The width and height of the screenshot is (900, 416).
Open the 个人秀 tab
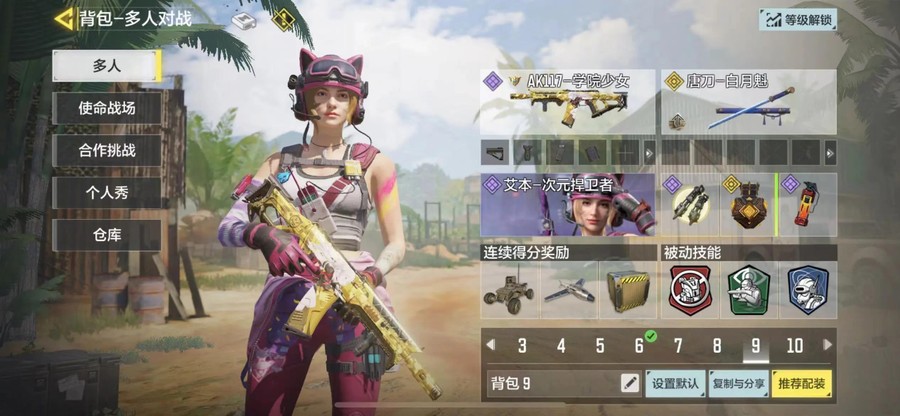[x=106, y=193]
